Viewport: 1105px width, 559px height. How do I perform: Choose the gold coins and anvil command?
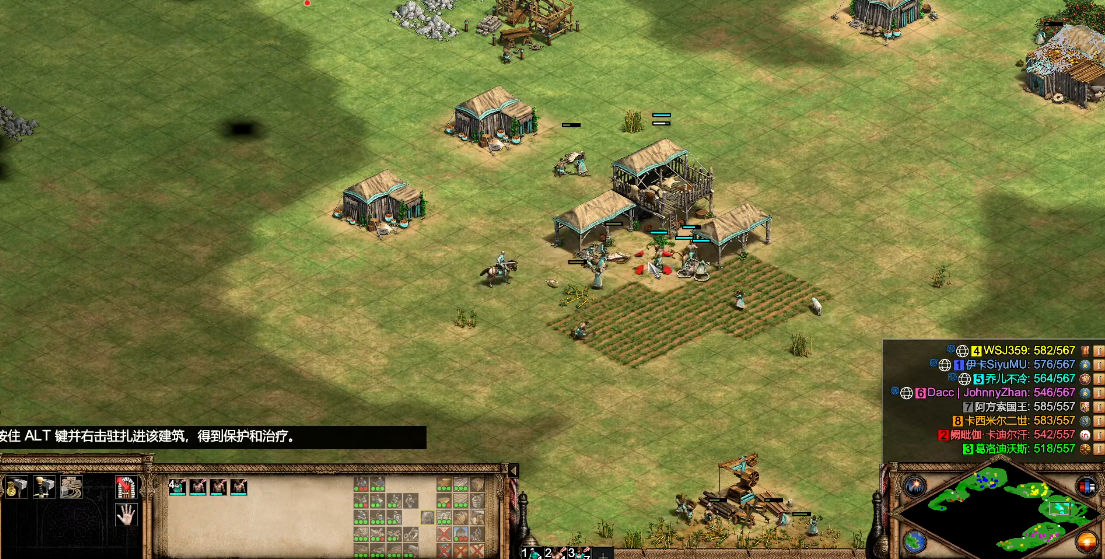pyautogui.click(x=15, y=487)
